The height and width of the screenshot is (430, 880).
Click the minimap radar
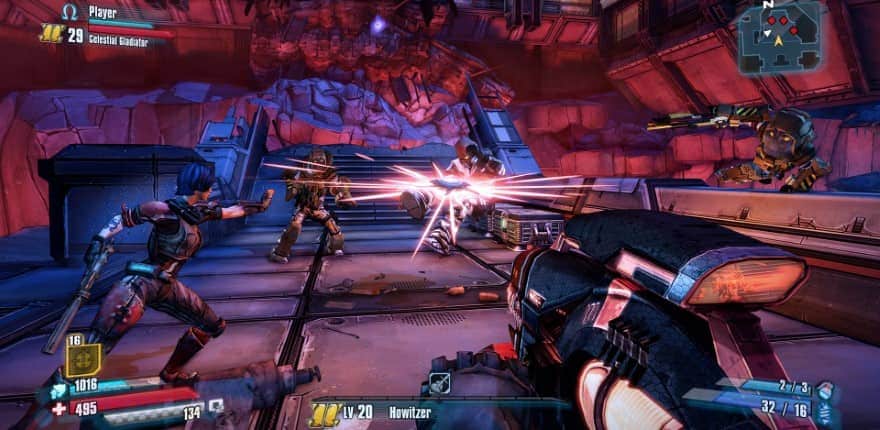coord(779,36)
